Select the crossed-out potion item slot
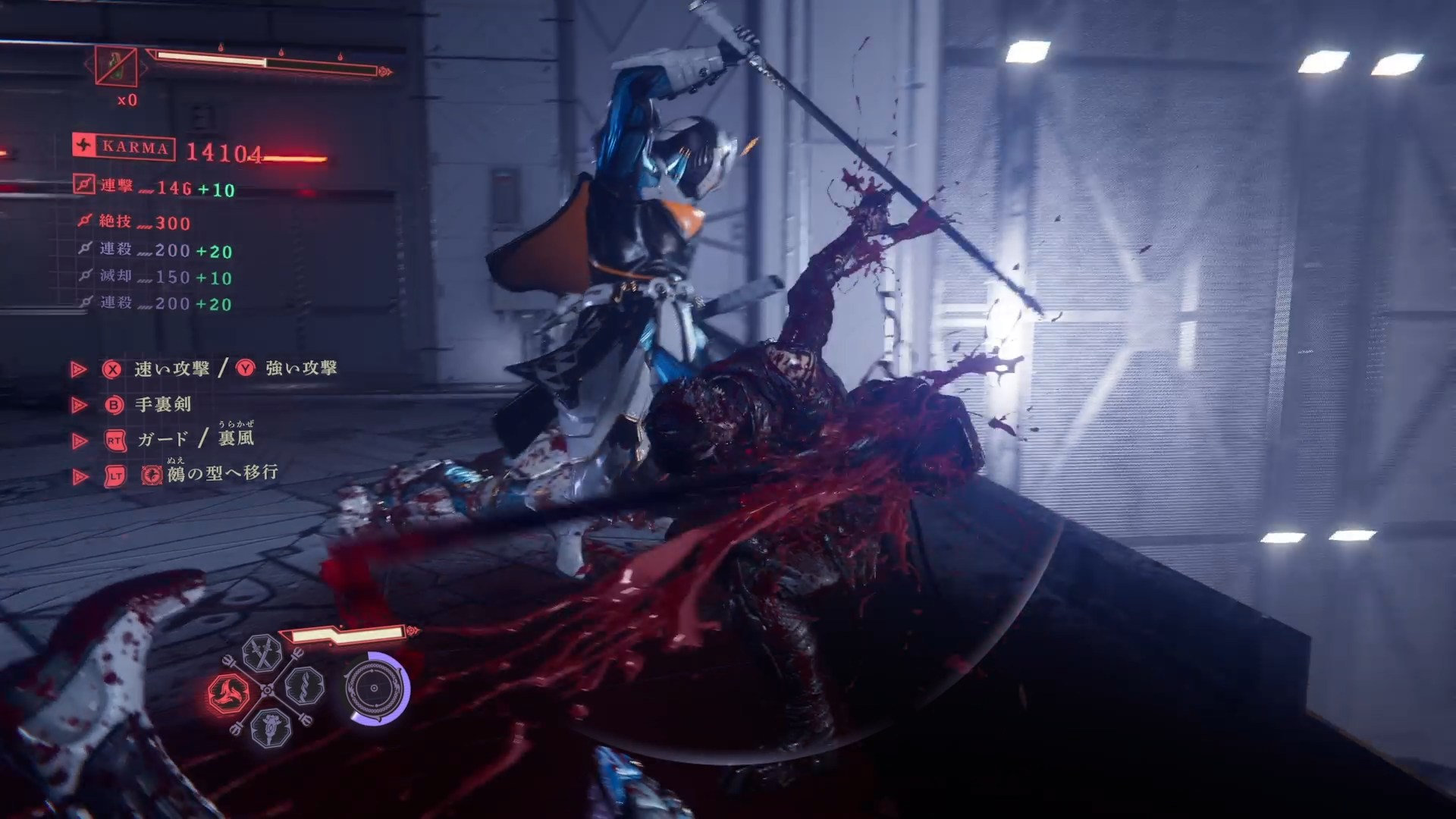 click(x=117, y=67)
